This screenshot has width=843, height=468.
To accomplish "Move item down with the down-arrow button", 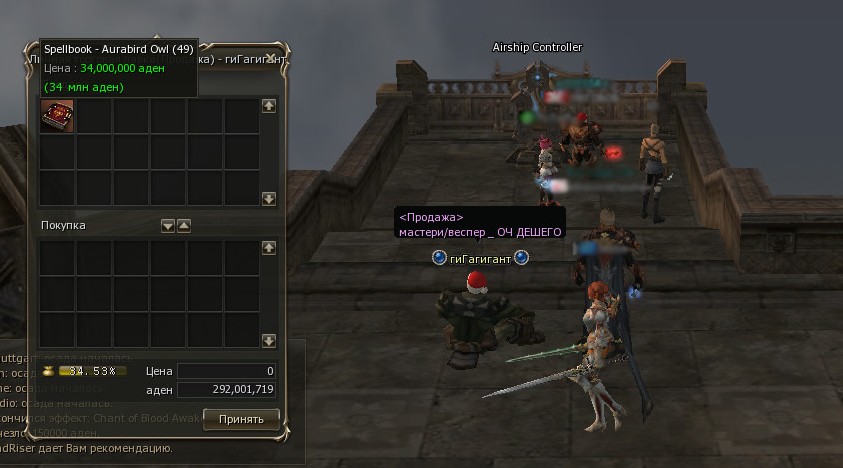I will point(168,226).
